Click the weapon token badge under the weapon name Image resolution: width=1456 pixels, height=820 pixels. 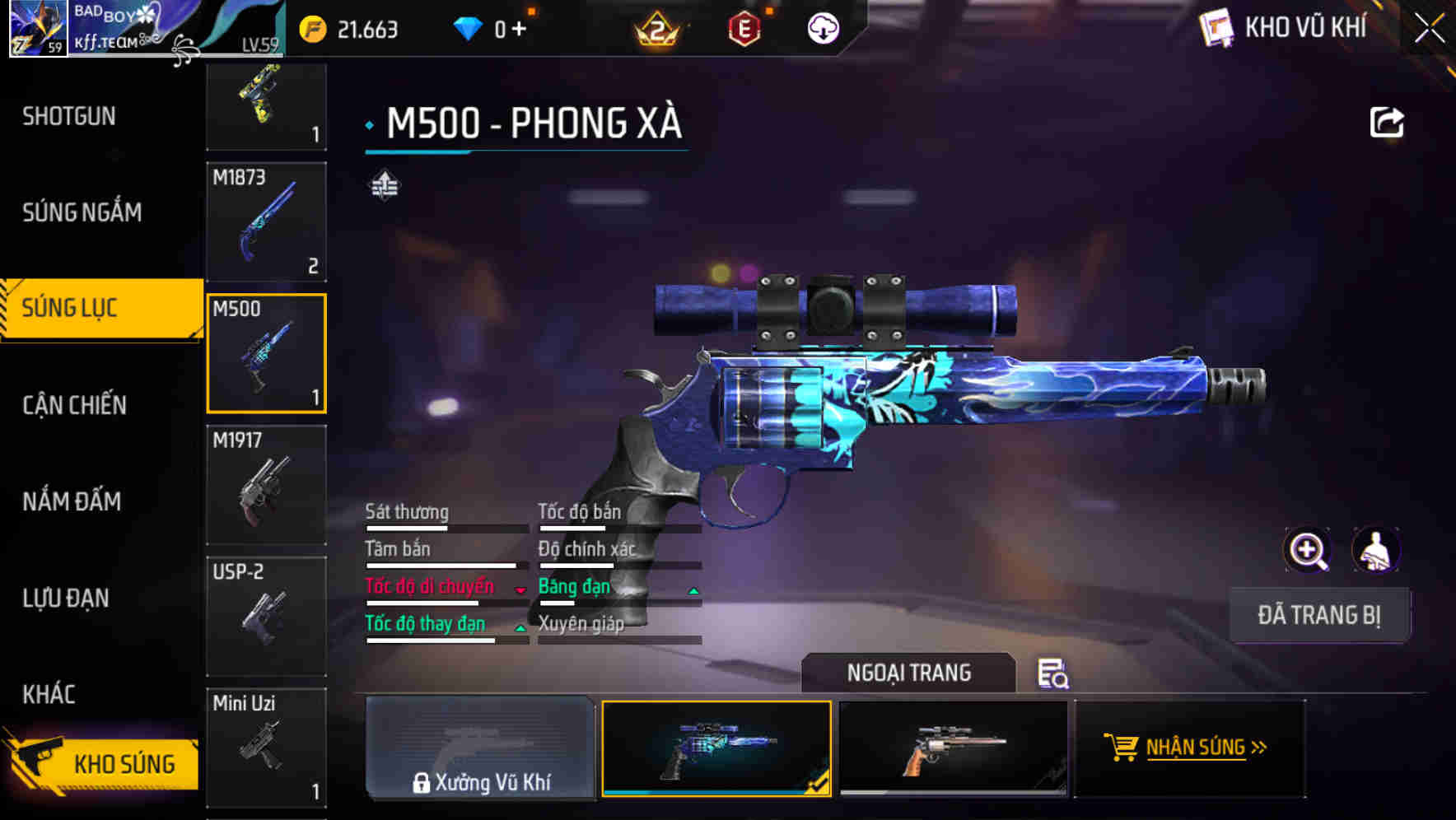point(384,185)
